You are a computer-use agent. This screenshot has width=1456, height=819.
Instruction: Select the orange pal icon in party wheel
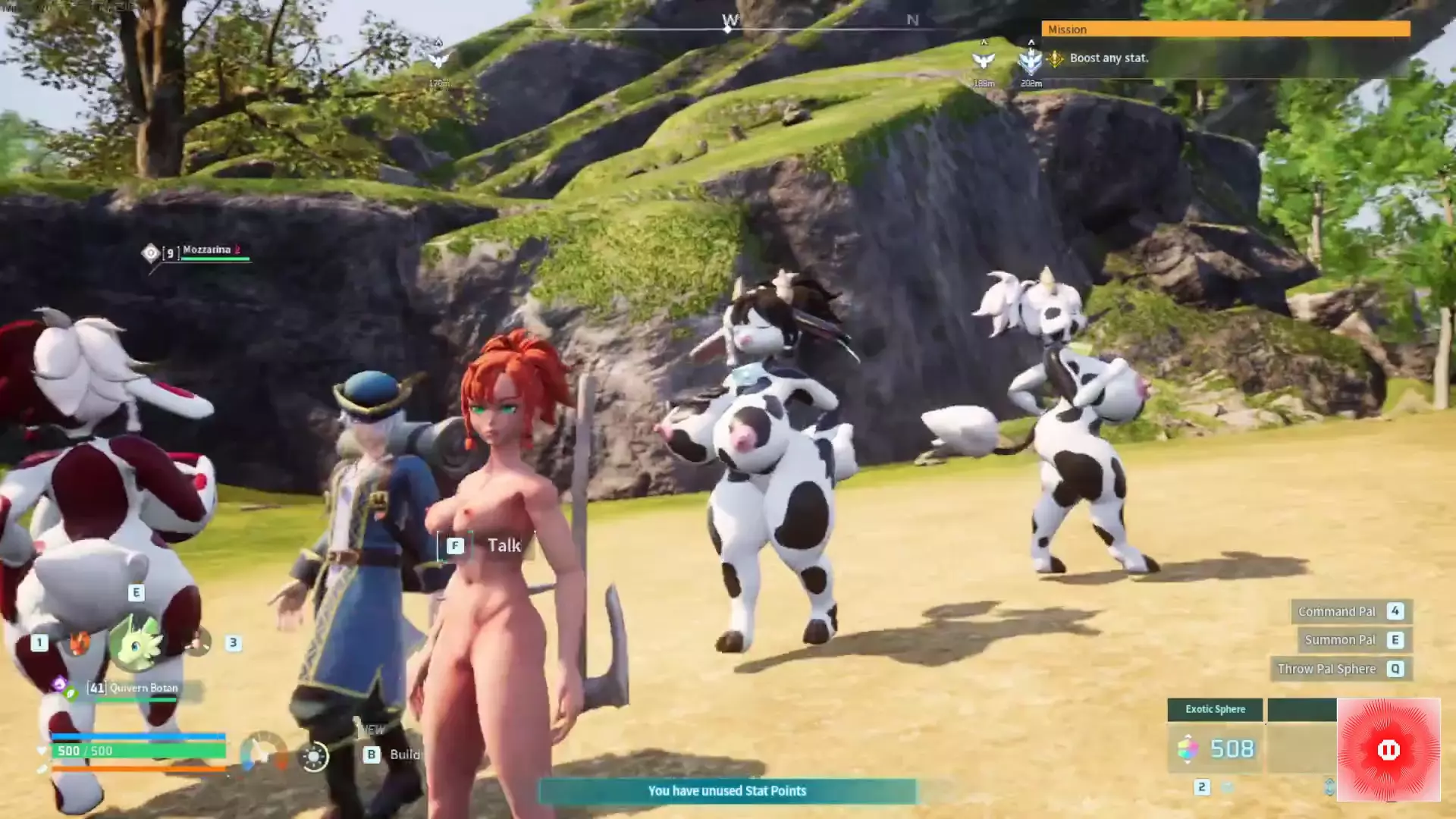pos(78,643)
